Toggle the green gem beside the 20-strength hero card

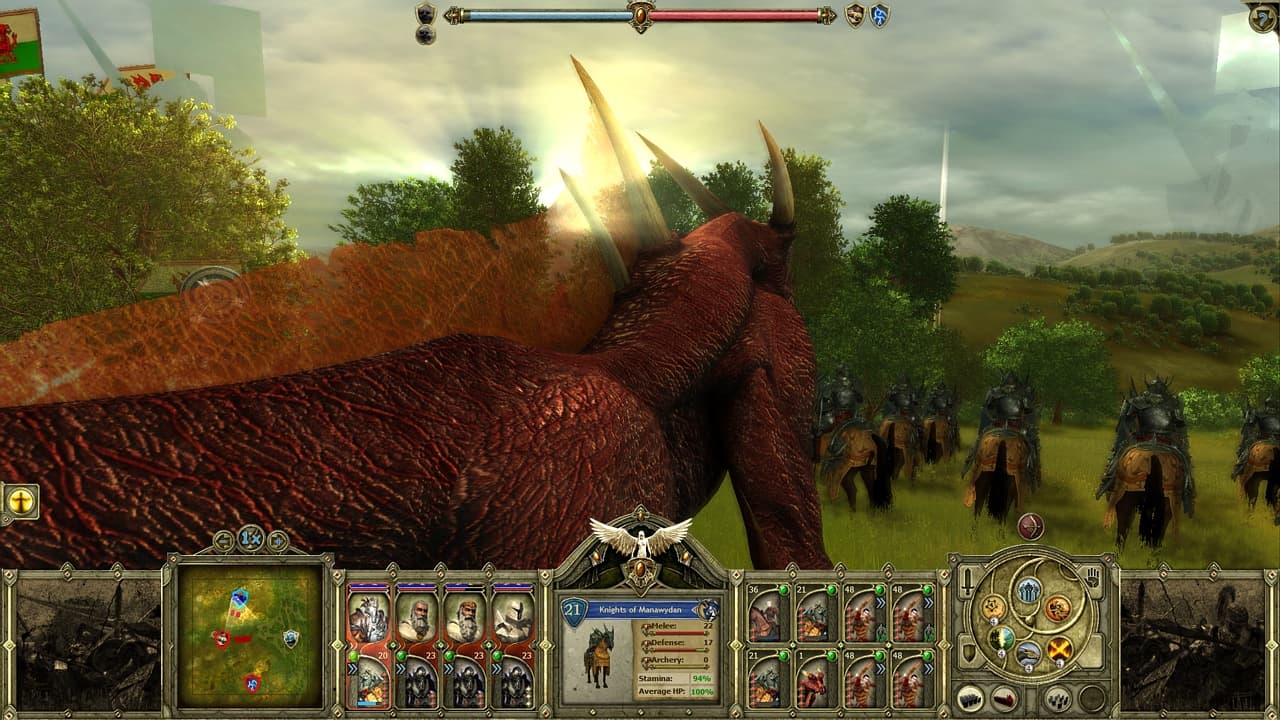click(353, 655)
